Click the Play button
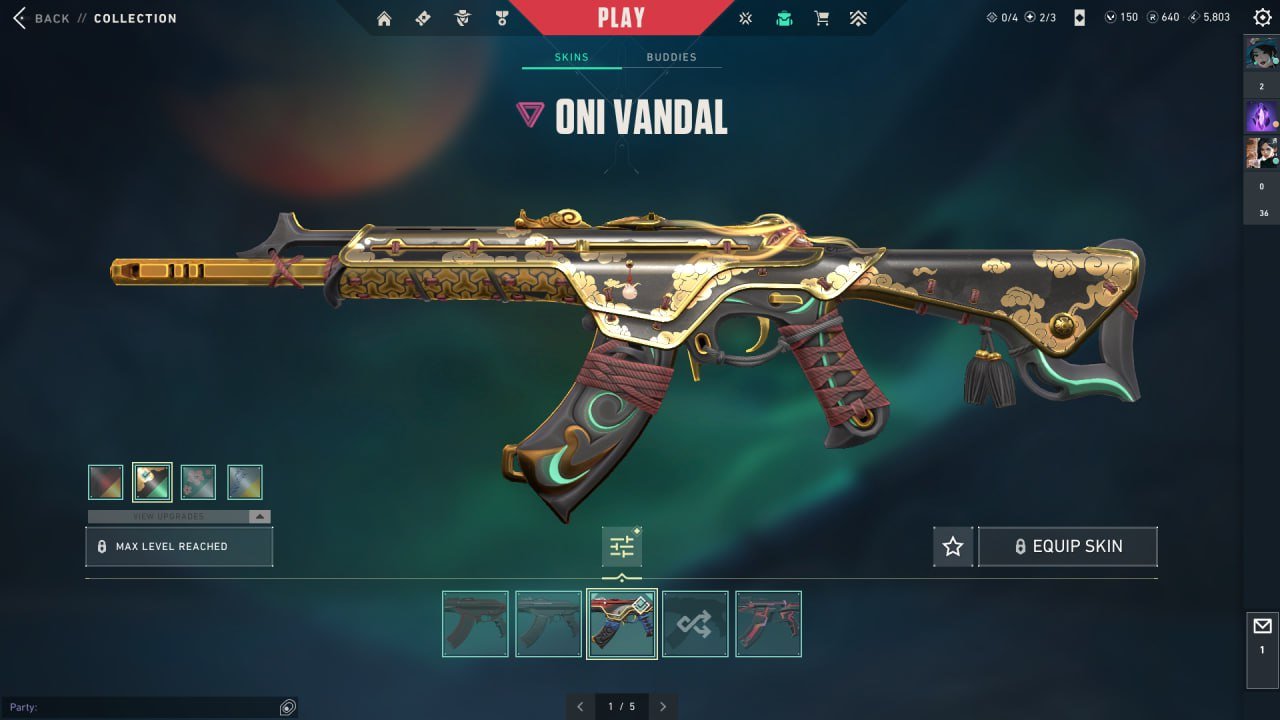This screenshot has height=720, width=1280. pos(622,16)
